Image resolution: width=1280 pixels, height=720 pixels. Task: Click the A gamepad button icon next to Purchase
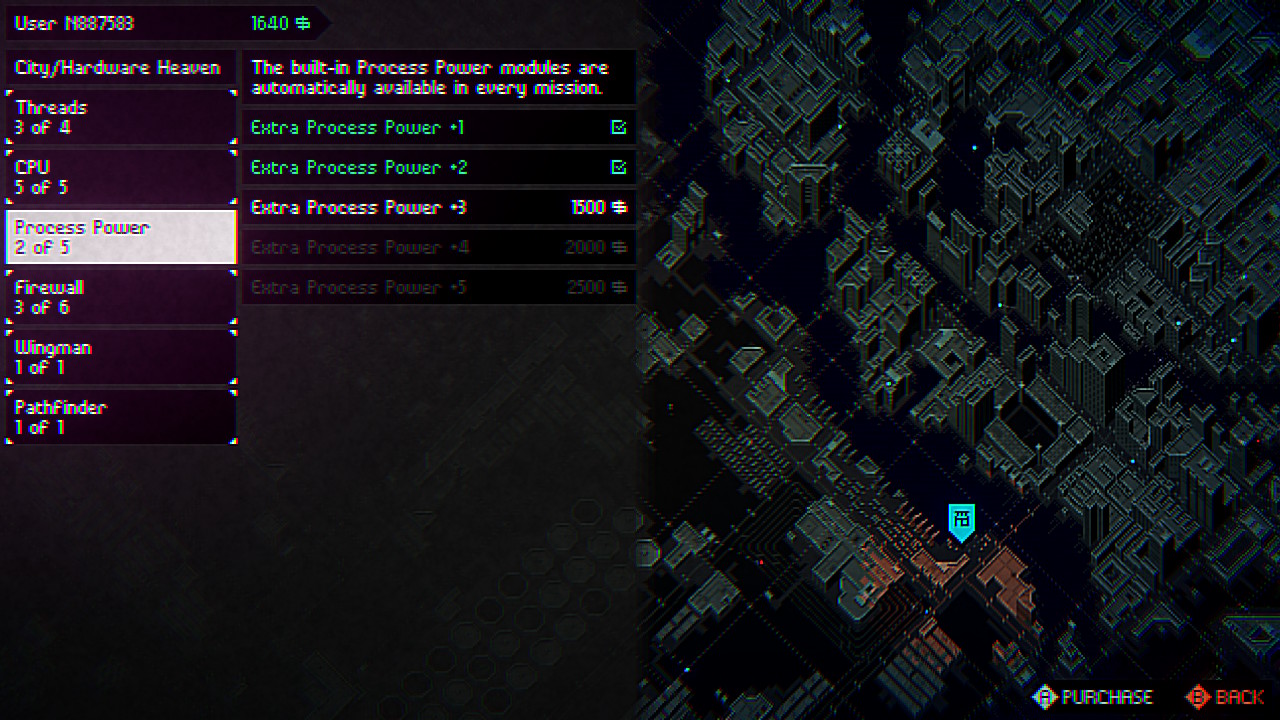pos(1046,697)
